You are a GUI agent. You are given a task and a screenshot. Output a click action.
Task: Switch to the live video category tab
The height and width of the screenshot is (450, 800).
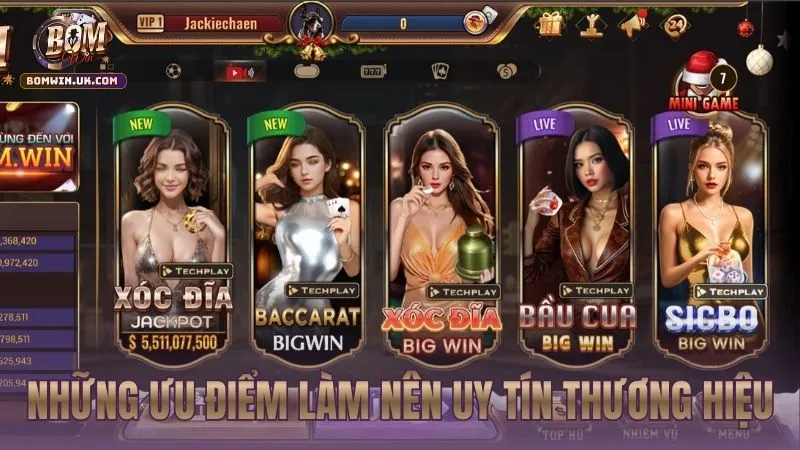(240, 72)
